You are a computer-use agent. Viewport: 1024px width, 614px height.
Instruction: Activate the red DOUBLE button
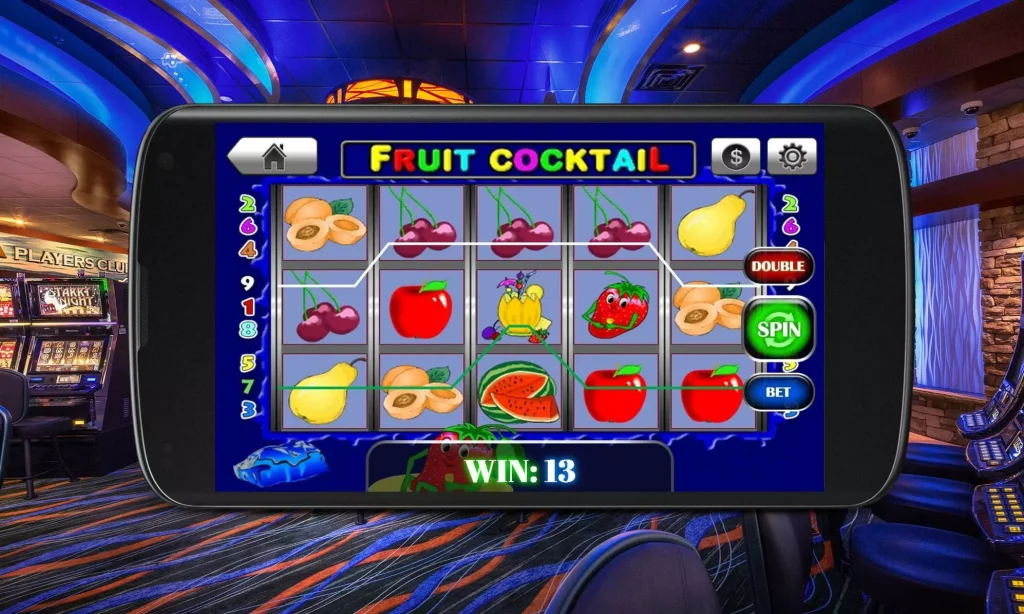tap(778, 266)
